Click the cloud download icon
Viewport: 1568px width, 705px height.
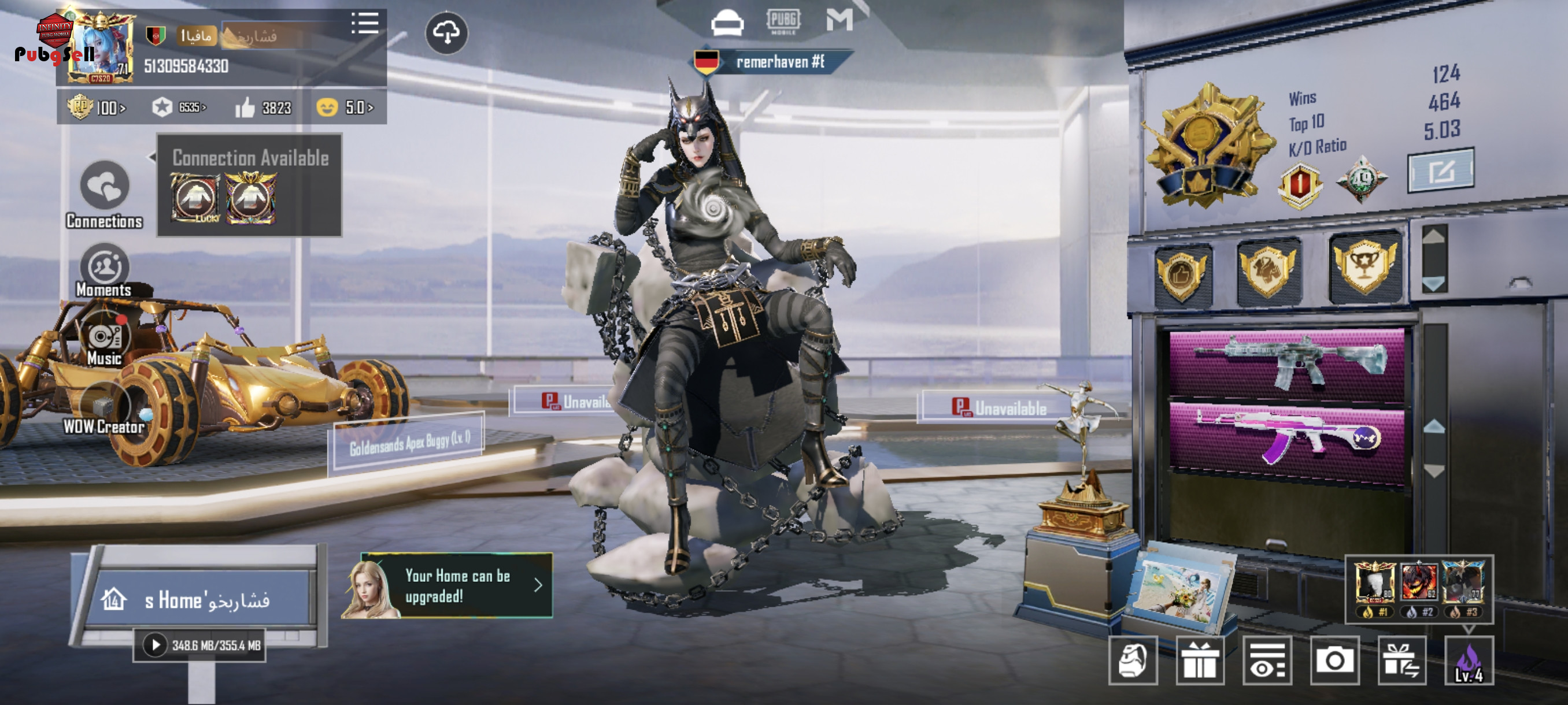pyautogui.click(x=446, y=33)
